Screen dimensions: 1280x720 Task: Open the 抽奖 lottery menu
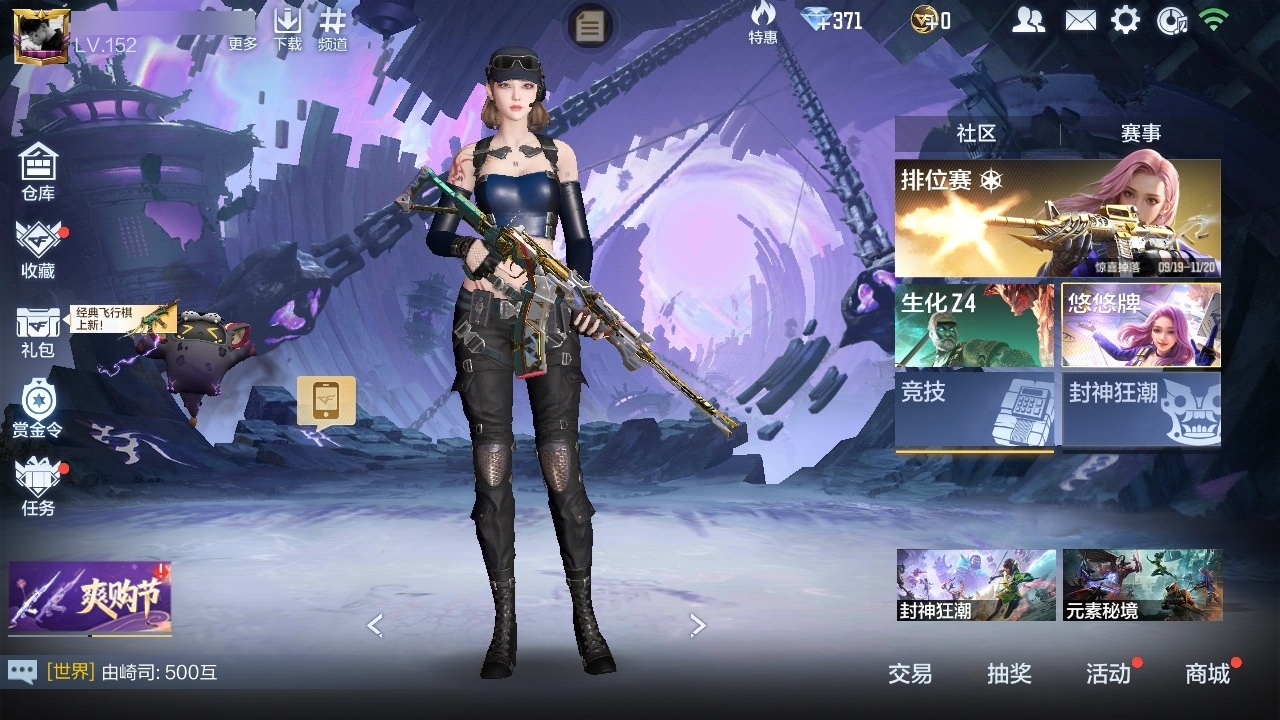pyautogui.click(x=1009, y=674)
